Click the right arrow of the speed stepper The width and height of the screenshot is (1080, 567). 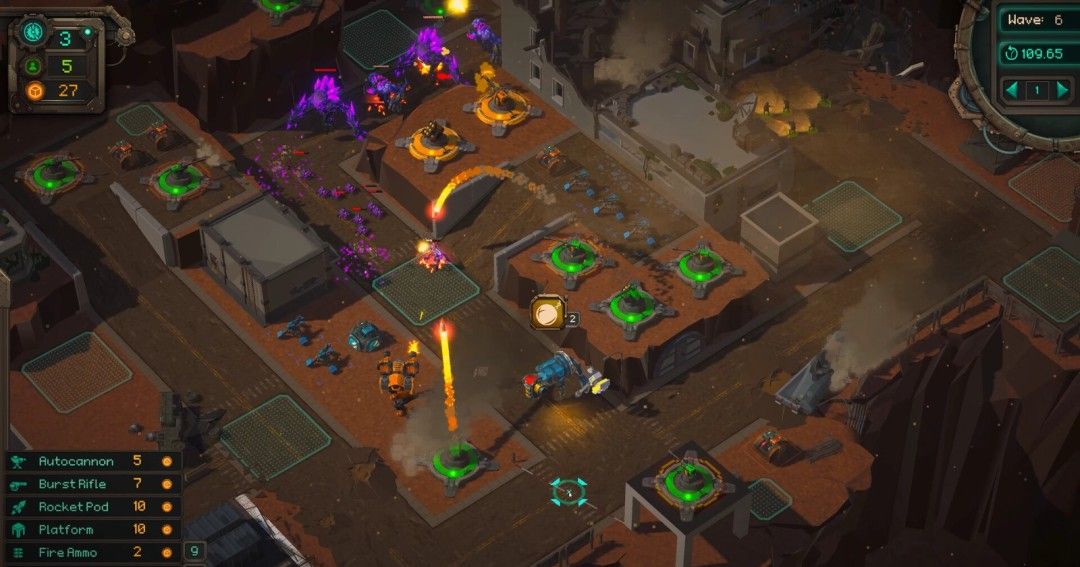[x=1062, y=90]
